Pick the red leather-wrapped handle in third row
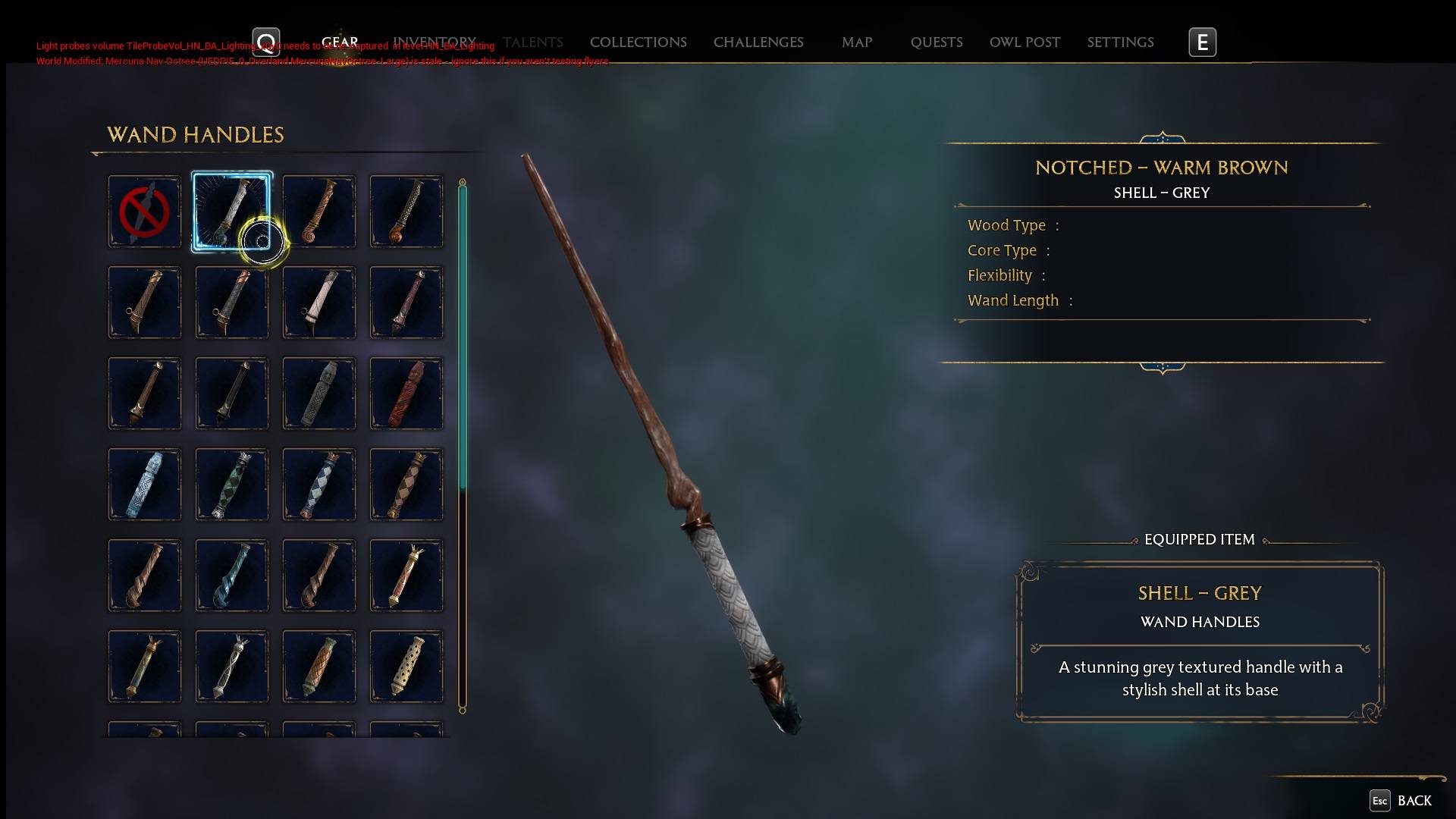Image resolution: width=1456 pixels, height=819 pixels. point(406,393)
